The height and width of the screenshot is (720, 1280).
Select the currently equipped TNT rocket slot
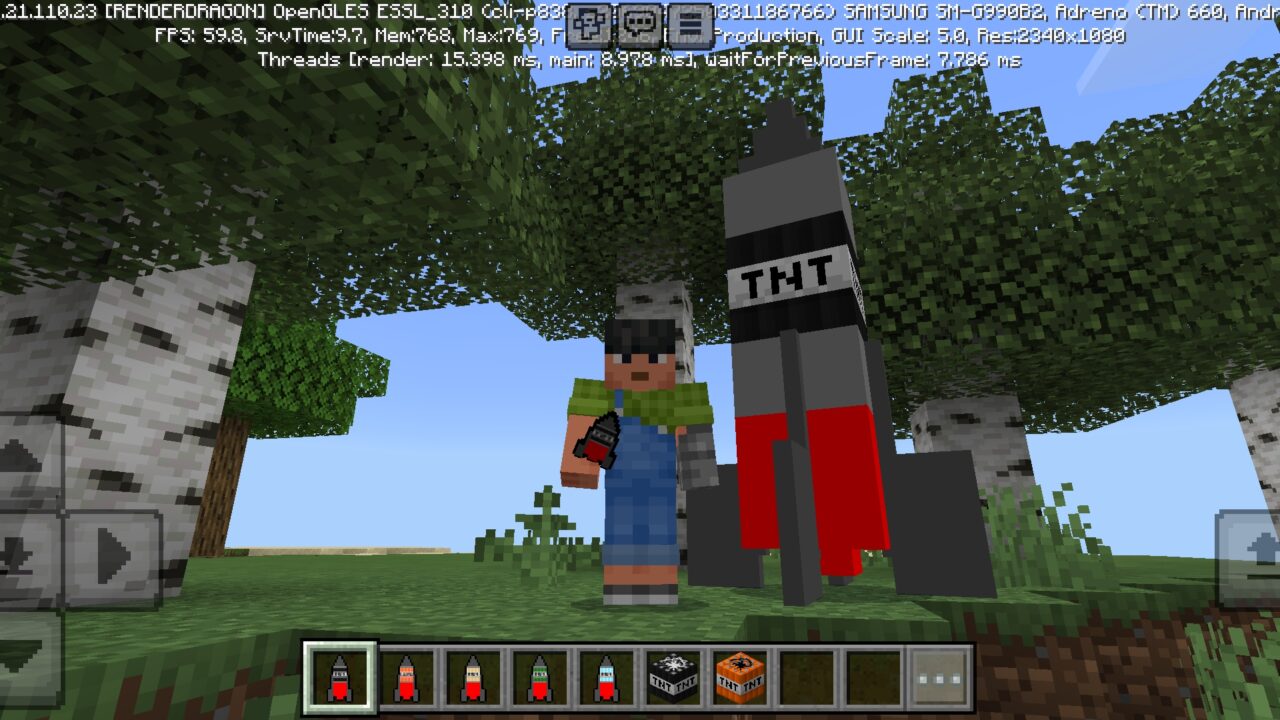click(x=340, y=678)
